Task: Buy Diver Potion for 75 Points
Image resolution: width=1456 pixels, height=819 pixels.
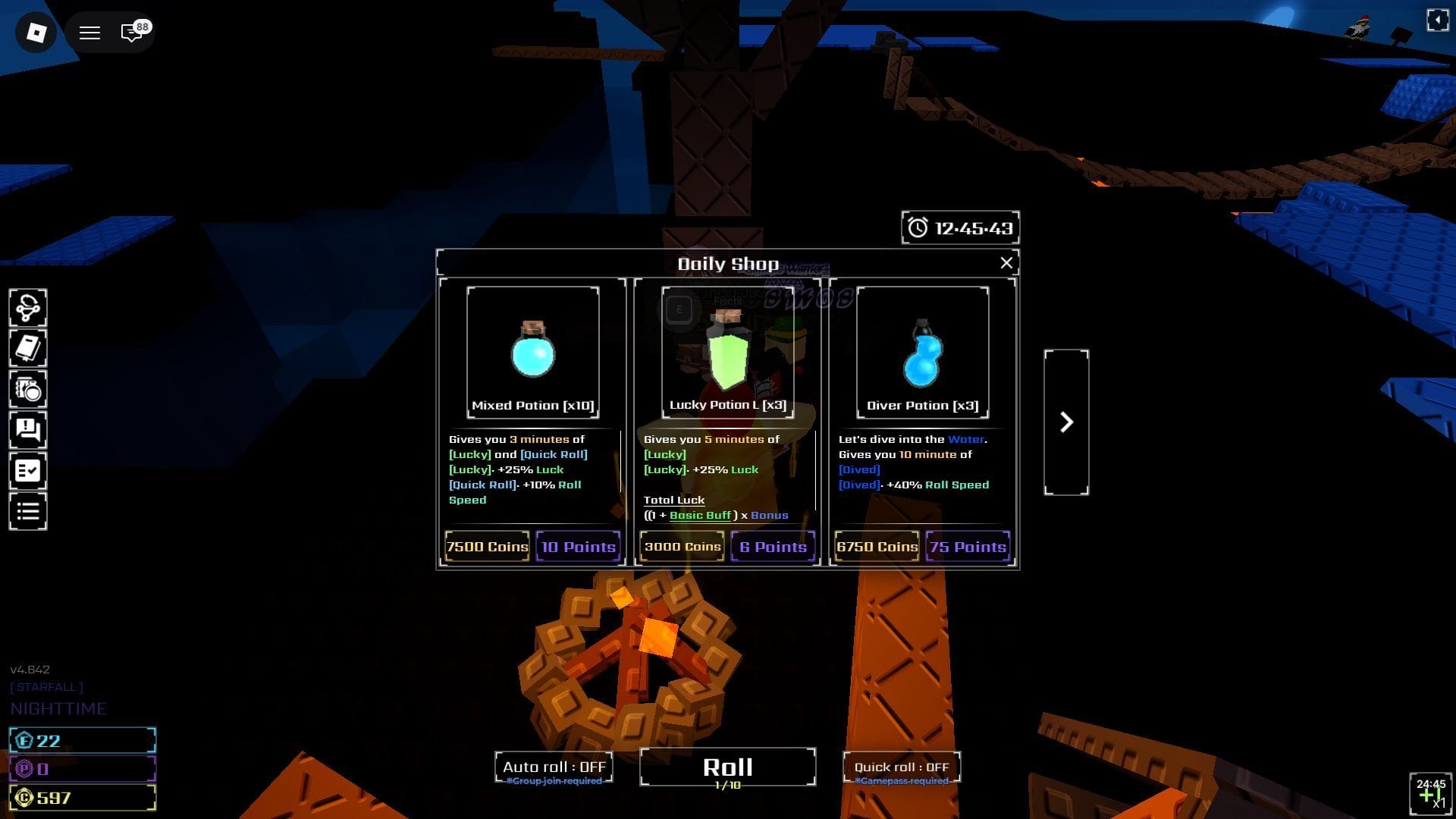Action: (x=968, y=547)
